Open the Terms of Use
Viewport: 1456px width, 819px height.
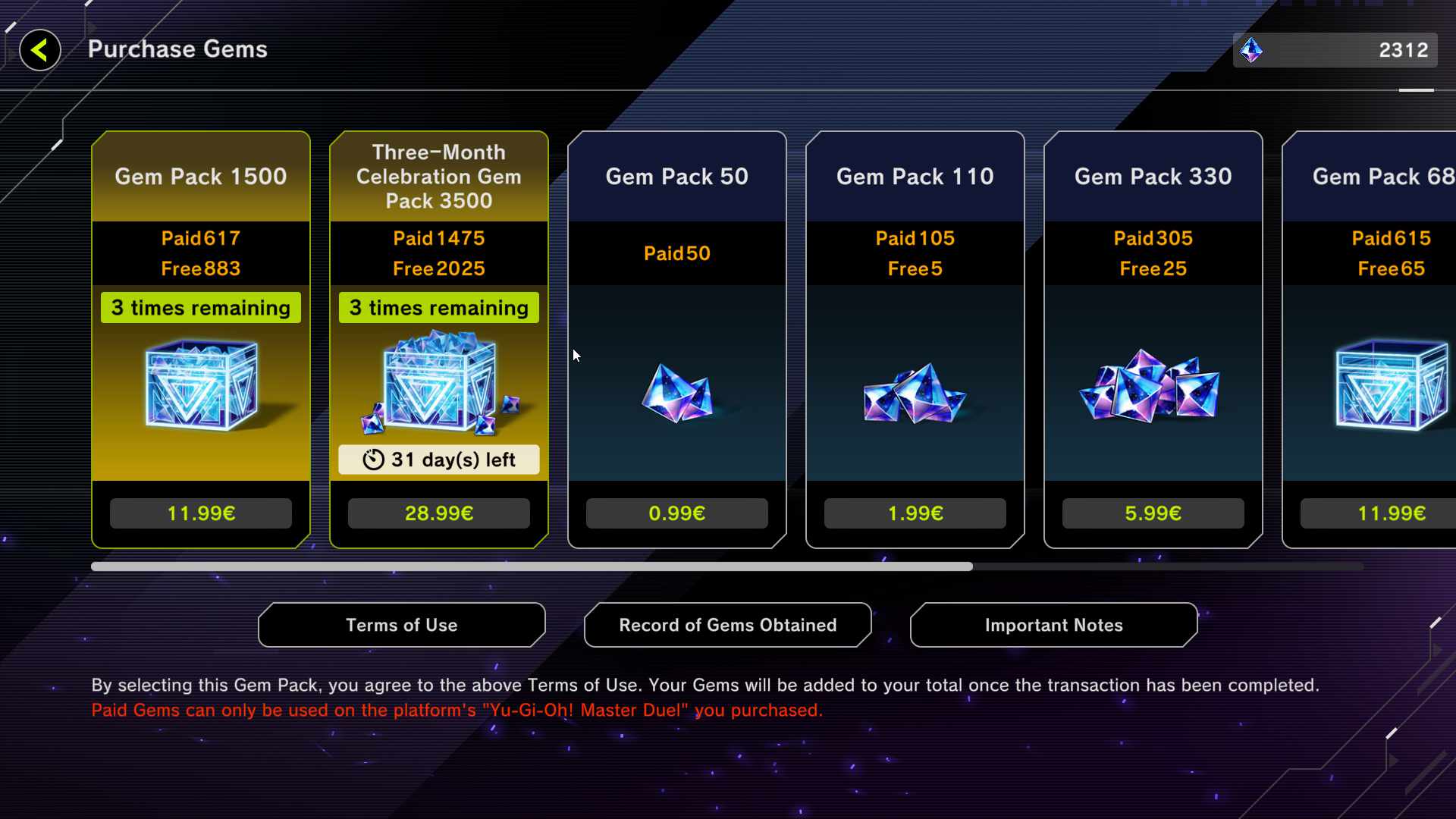click(x=401, y=625)
